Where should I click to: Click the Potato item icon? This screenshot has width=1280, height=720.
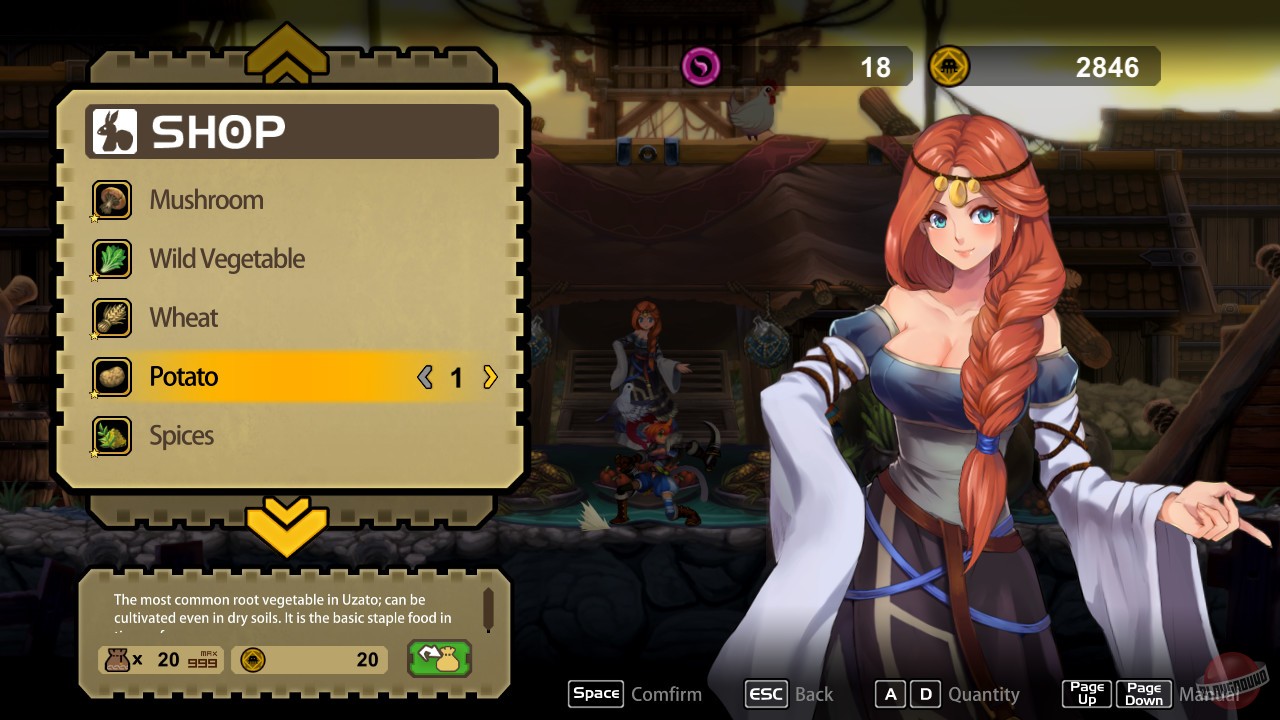tap(111, 377)
